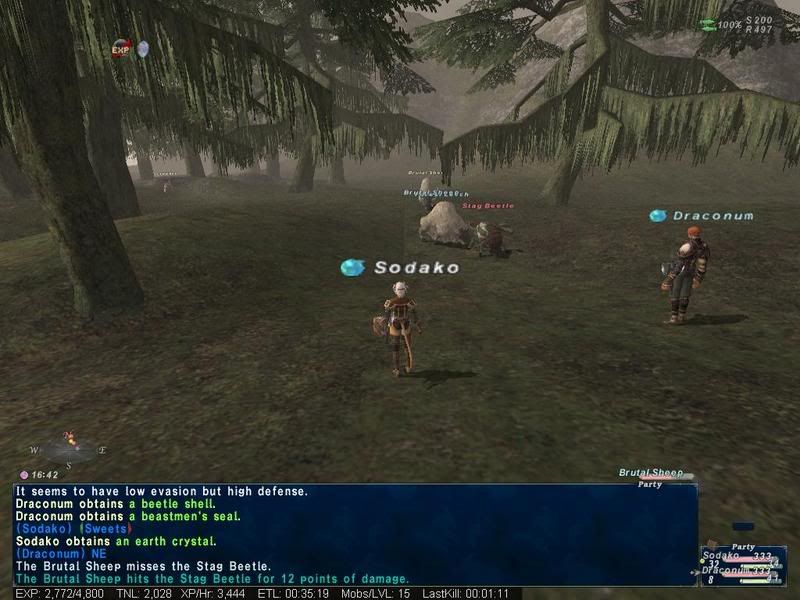Click the Stag Beetle name tag
The height and width of the screenshot is (600, 800).
(x=488, y=206)
